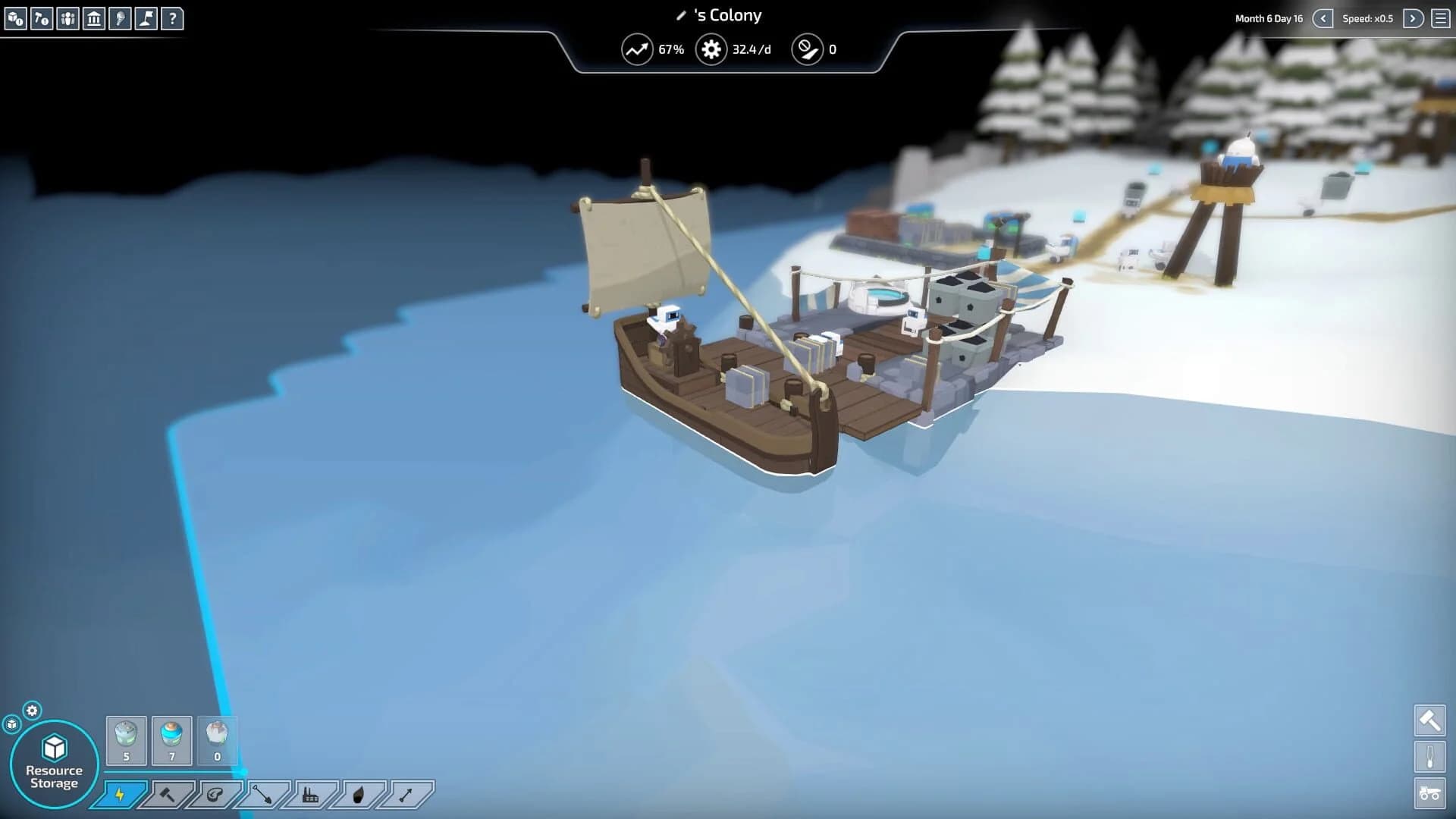The height and width of the screenshot is (819, 1456).
Task: Select the construction tasks hammer icon
Action: point(42,19)
